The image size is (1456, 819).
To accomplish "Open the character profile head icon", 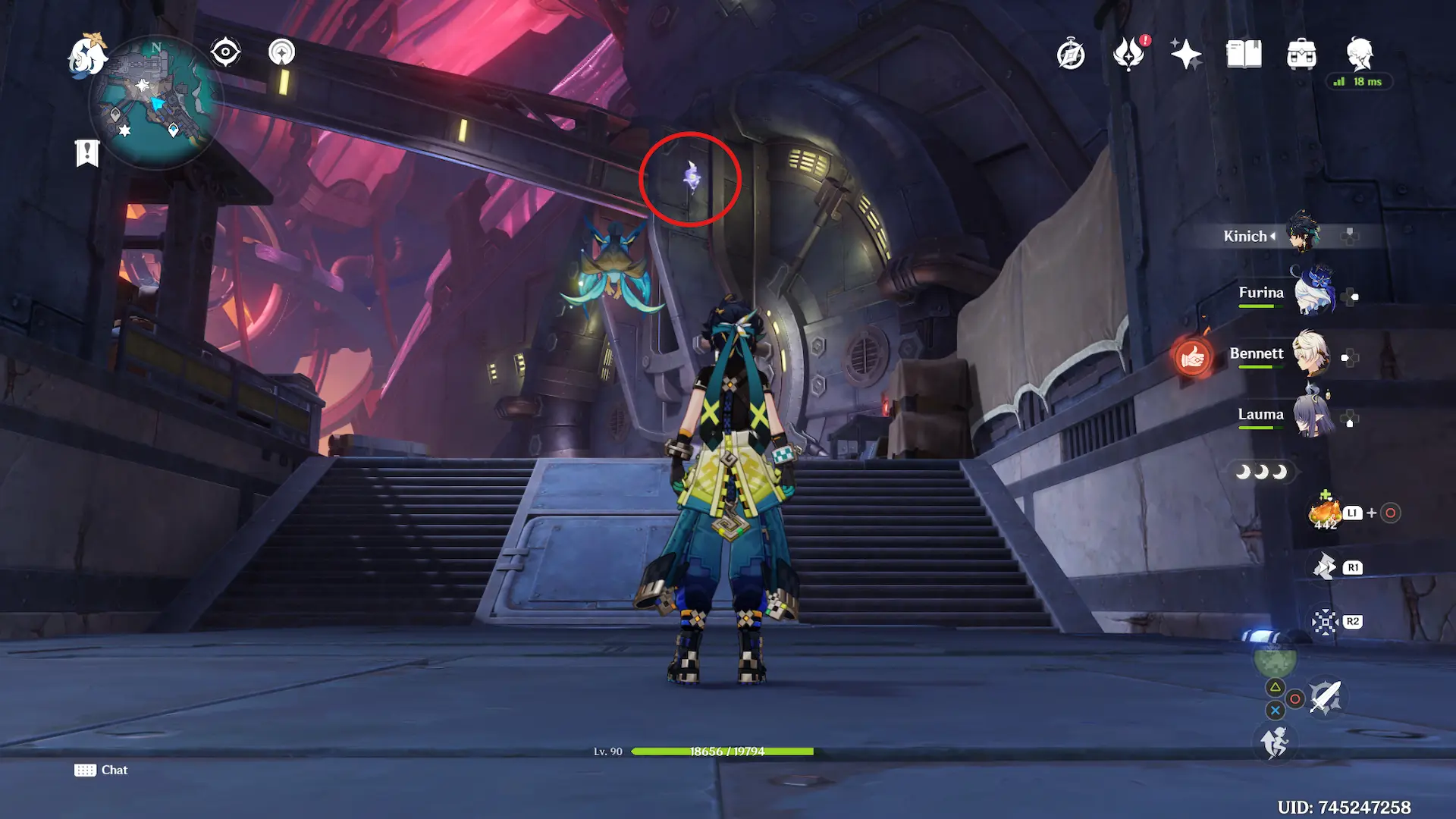I will pos(1360,53).
